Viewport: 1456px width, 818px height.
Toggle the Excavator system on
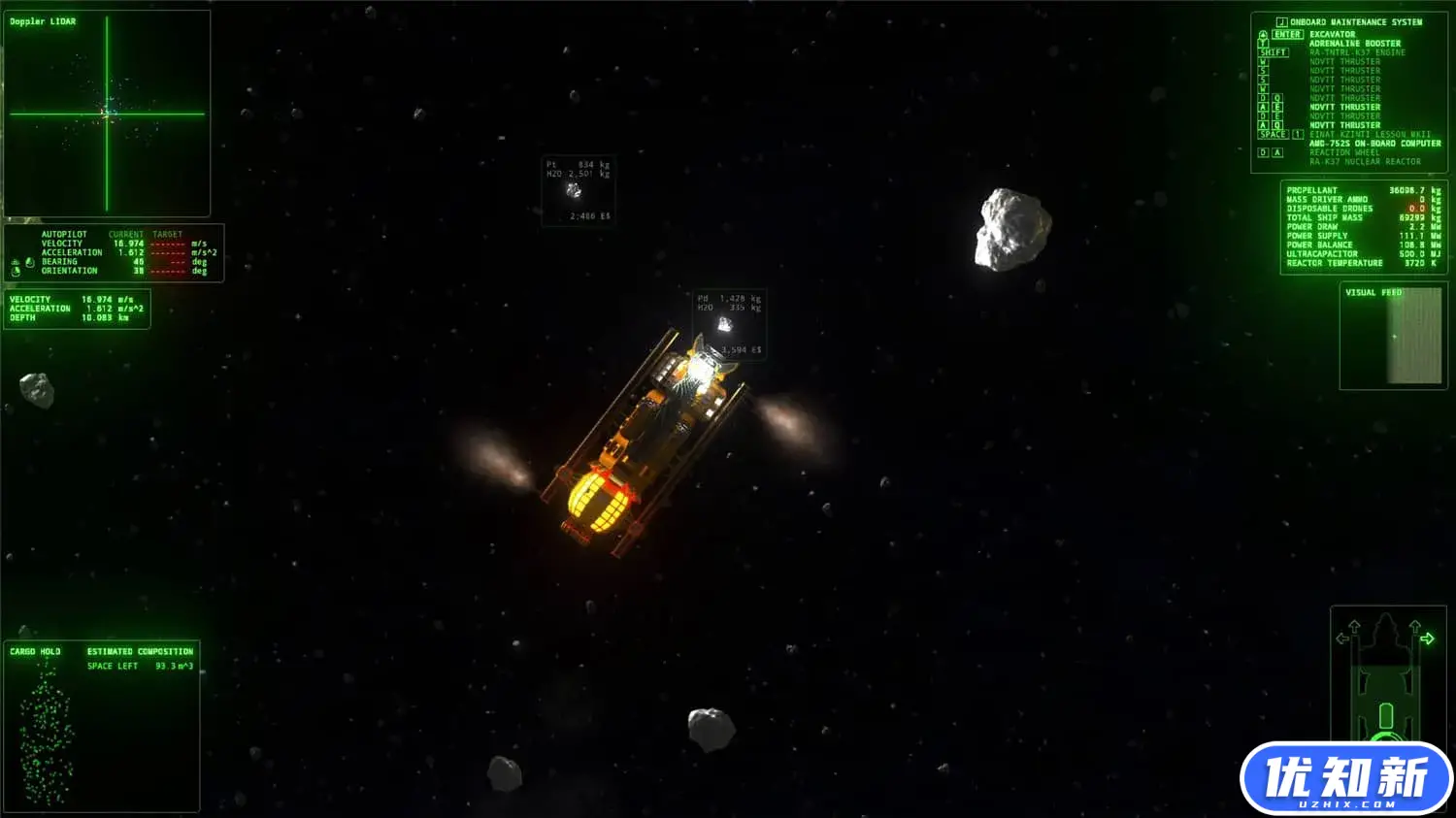pos(1335,33)
